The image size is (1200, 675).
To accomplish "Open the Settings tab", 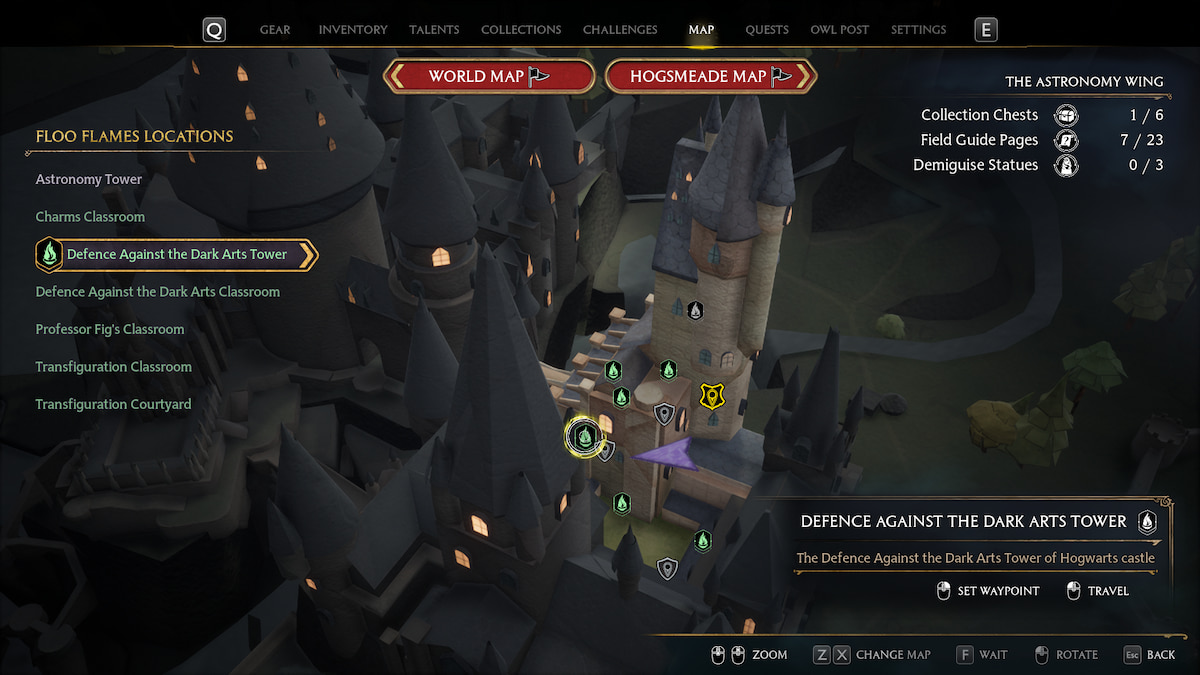I will point(918,30).
